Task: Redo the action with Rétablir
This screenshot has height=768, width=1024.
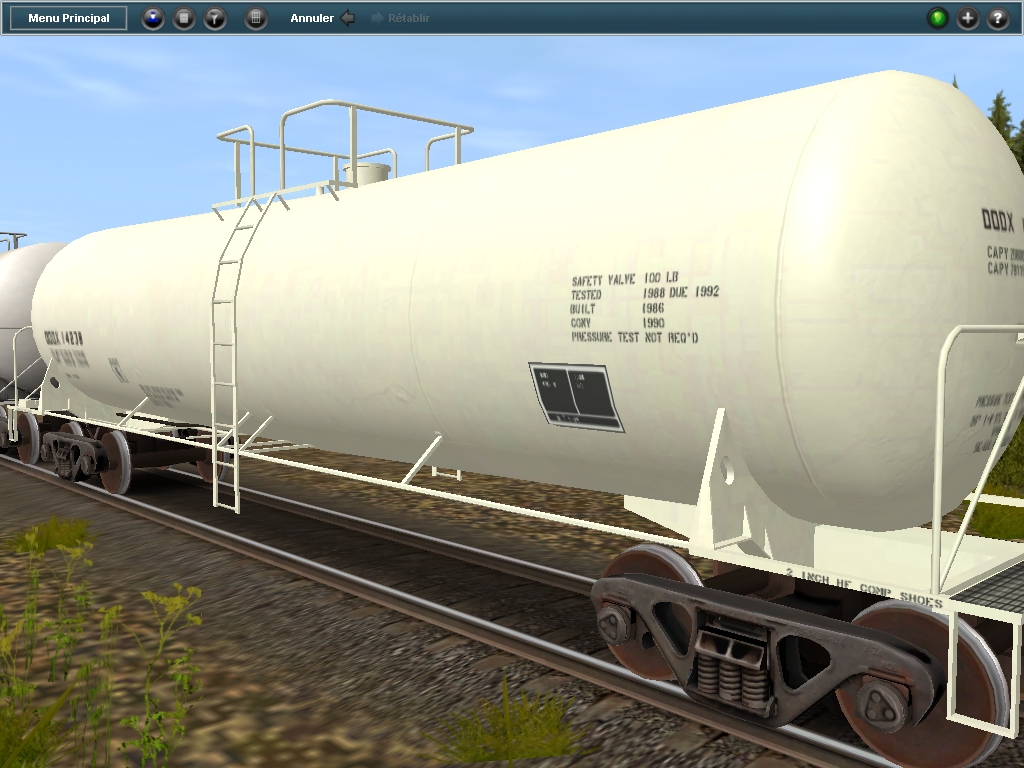Action: tap(400, 18)
